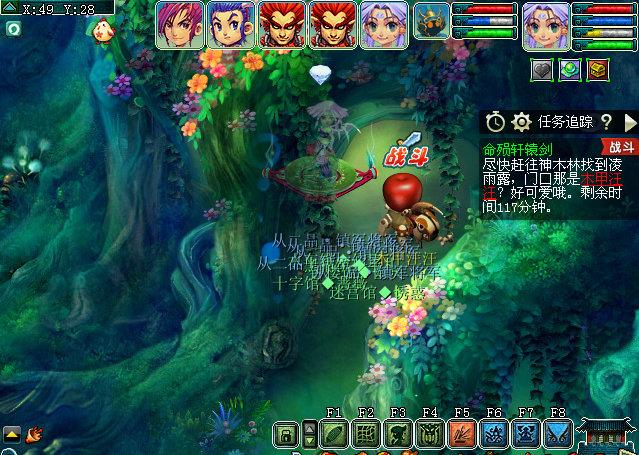Image resolution: width=639 pixels, height=455 pixels.
Task: Open the golden treasure chest icon
Action: [x=597, y=69]
